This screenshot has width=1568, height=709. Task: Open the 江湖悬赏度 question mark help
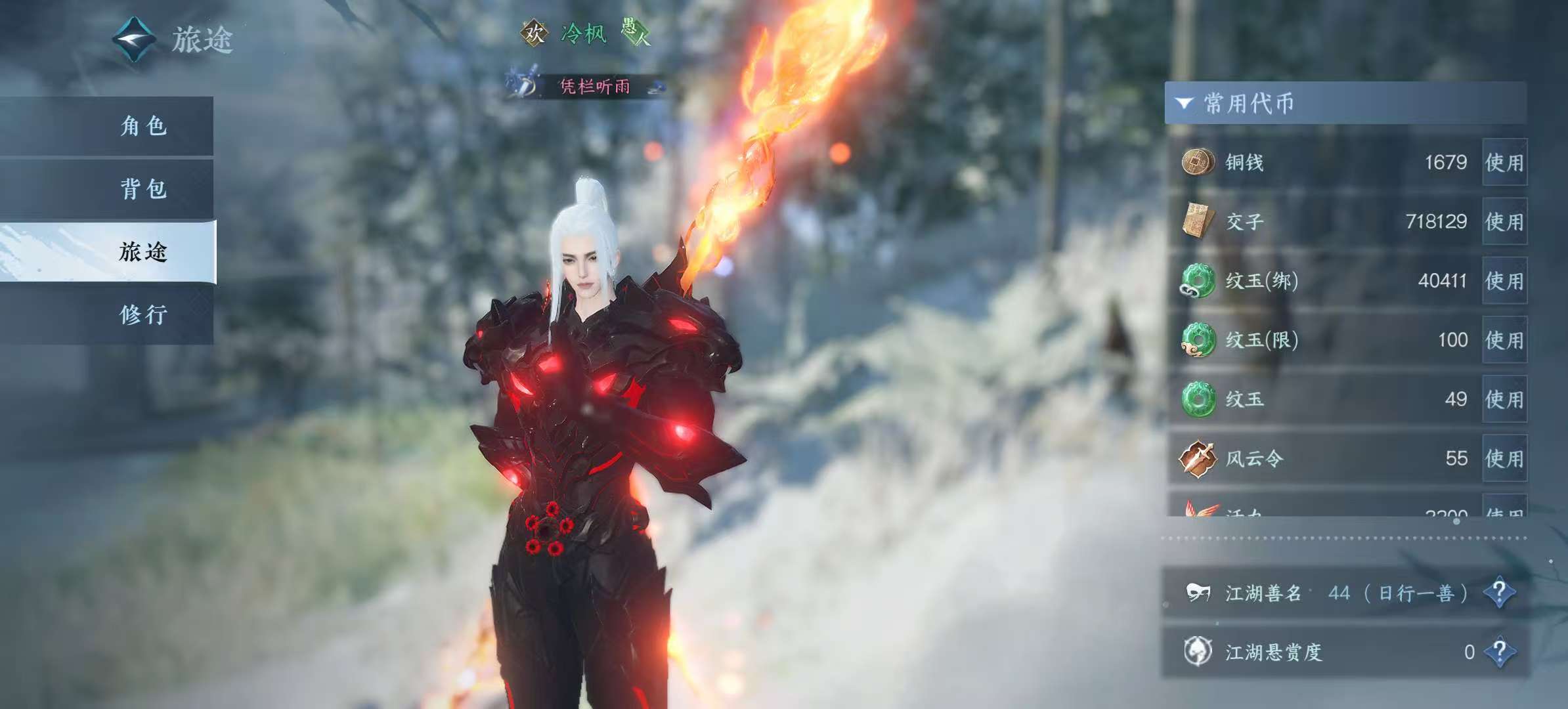(x=1499, y=652)
